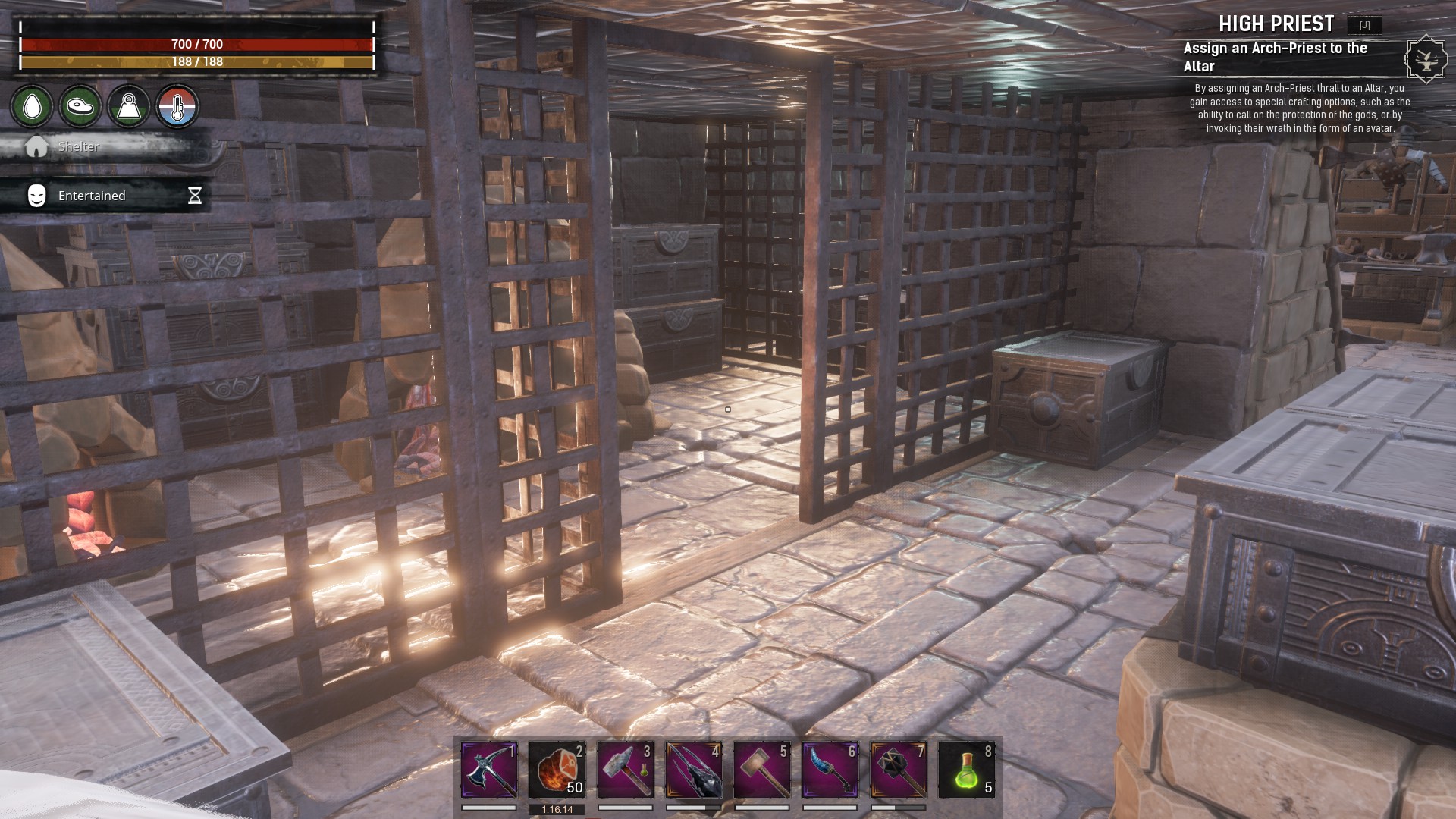Image resolution: width=1456 pixels, height=819 pixels.
Task: Click the thermometer temperature icon
Action: pyautogui.click(x=177, y=106)
